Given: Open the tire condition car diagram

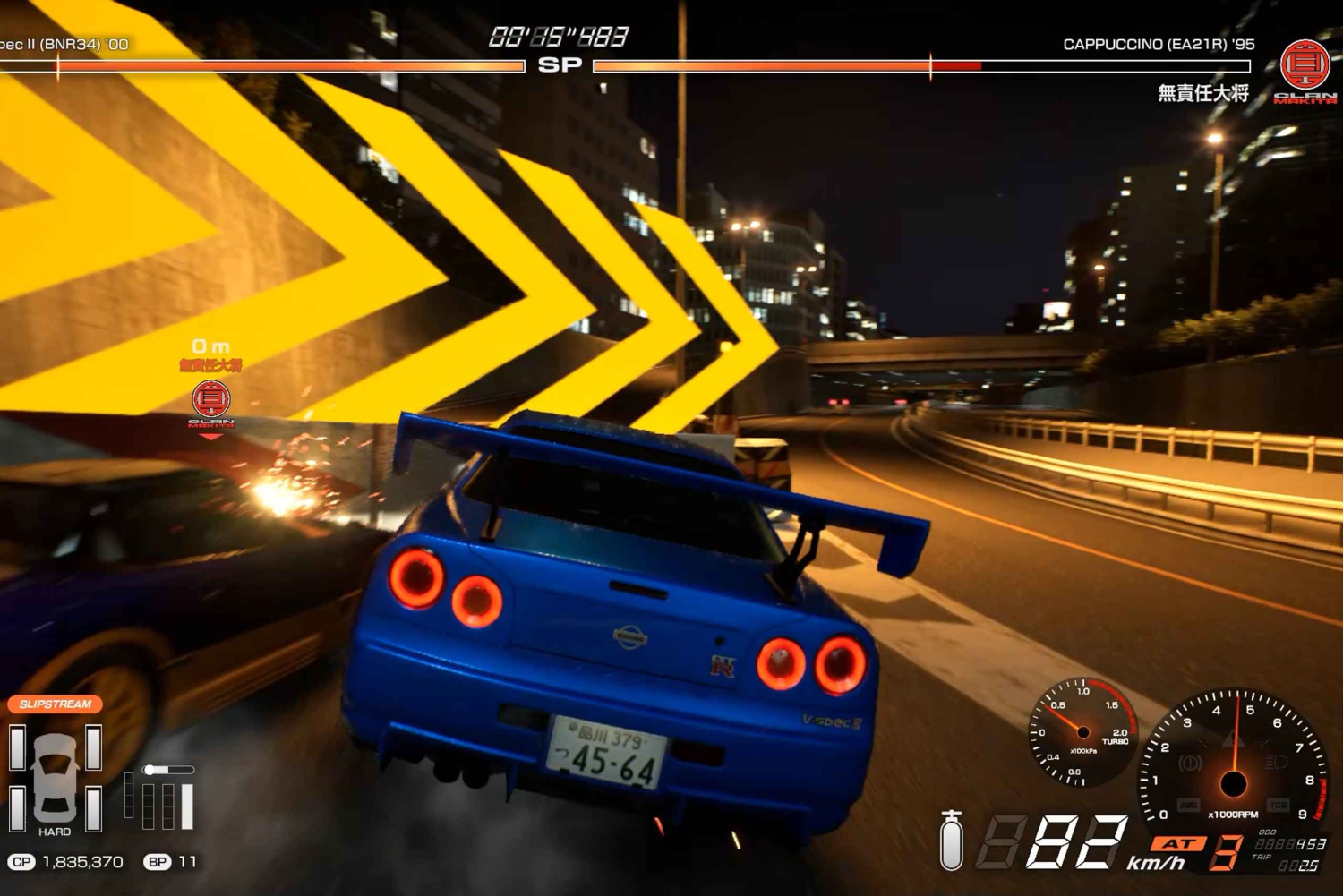Looking at the screenshot, I should [55, 777].
